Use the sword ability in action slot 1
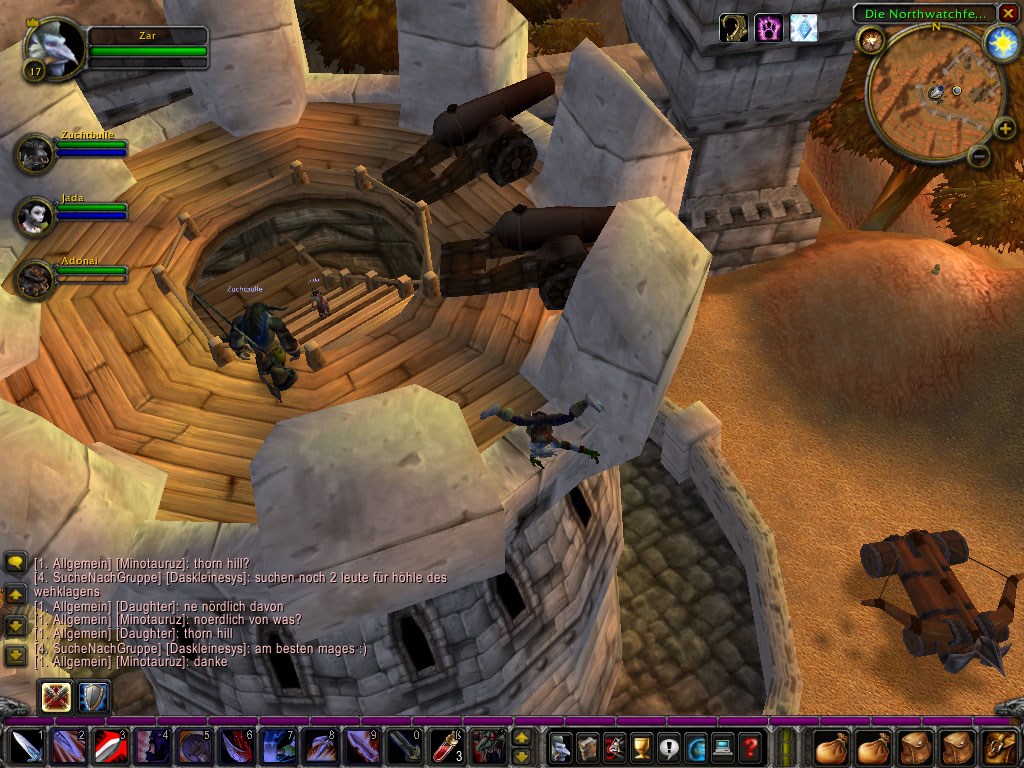1024x768 pixels. tap(25, 746)
